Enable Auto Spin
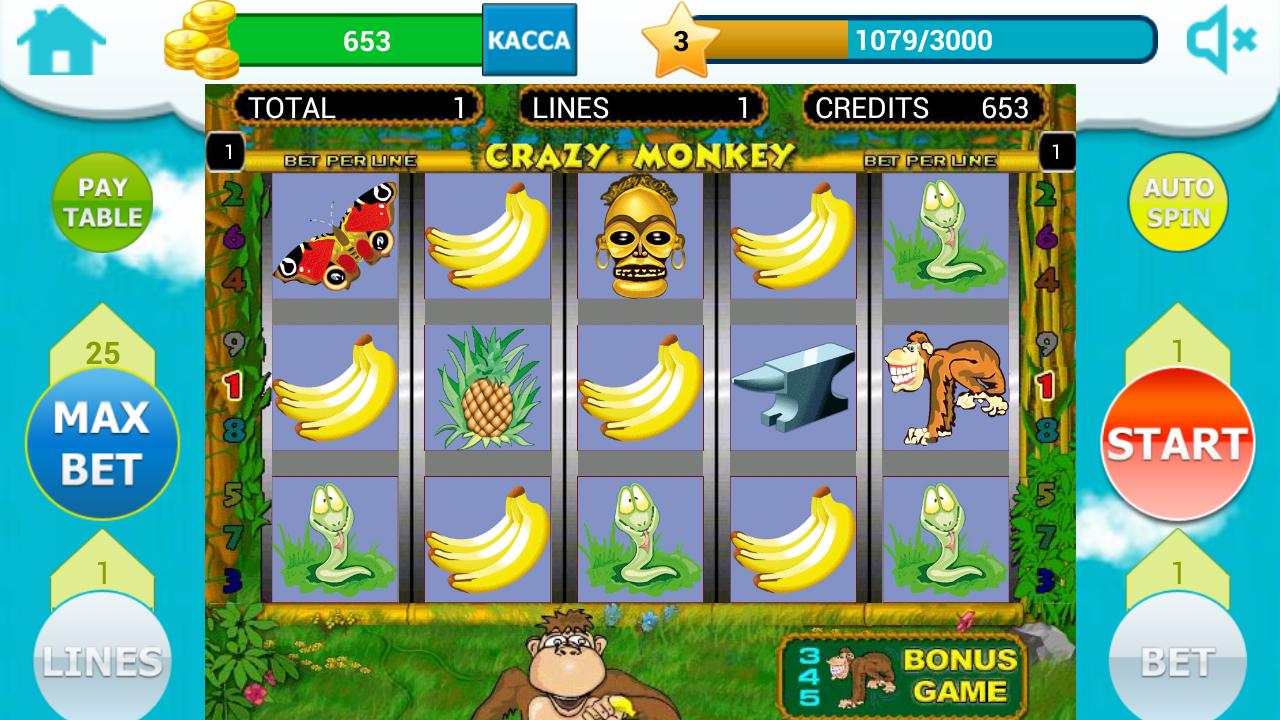This screenshot has height=720, width=1280. coord(1178,202)
